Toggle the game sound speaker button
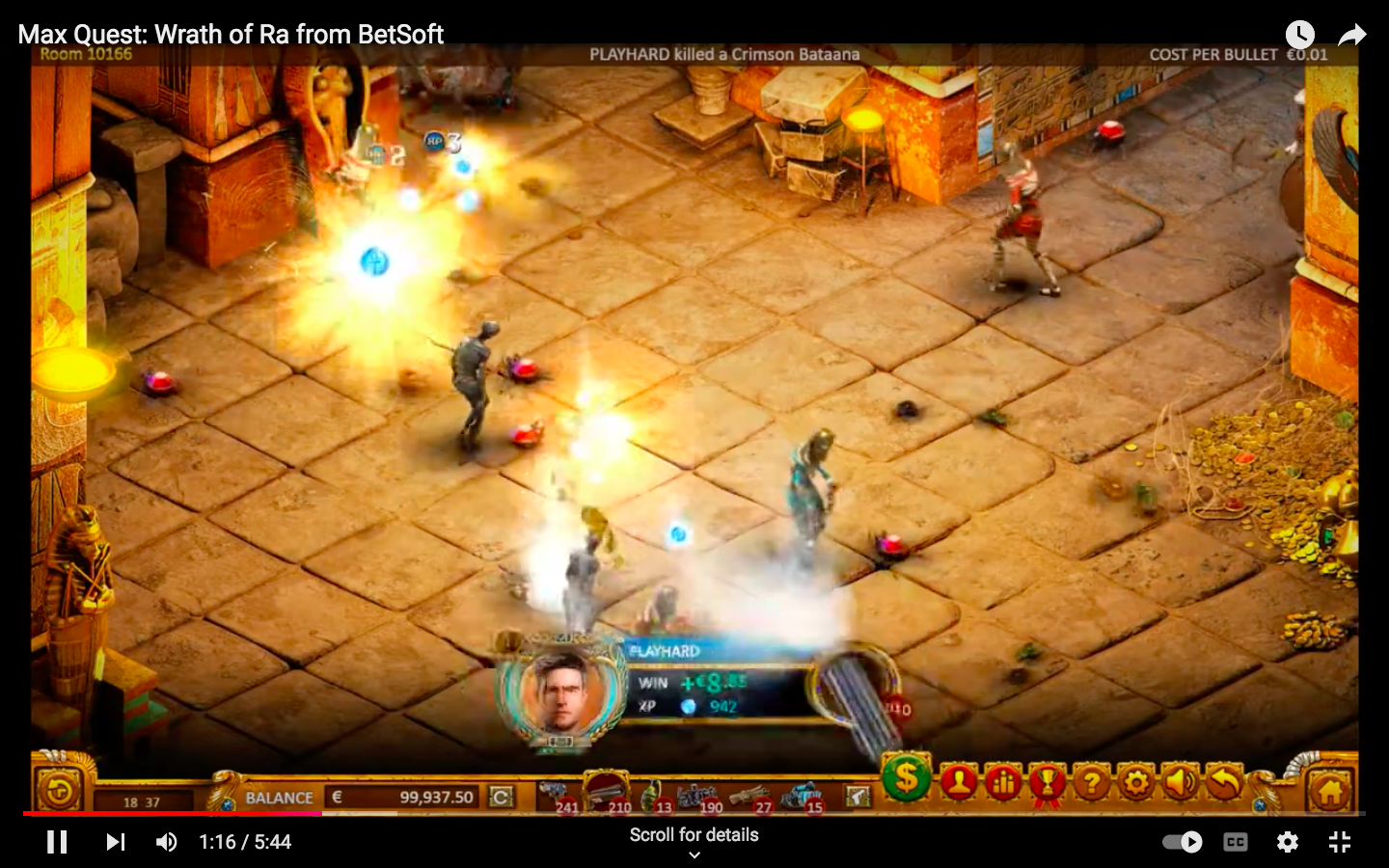 coord(1179,783)
